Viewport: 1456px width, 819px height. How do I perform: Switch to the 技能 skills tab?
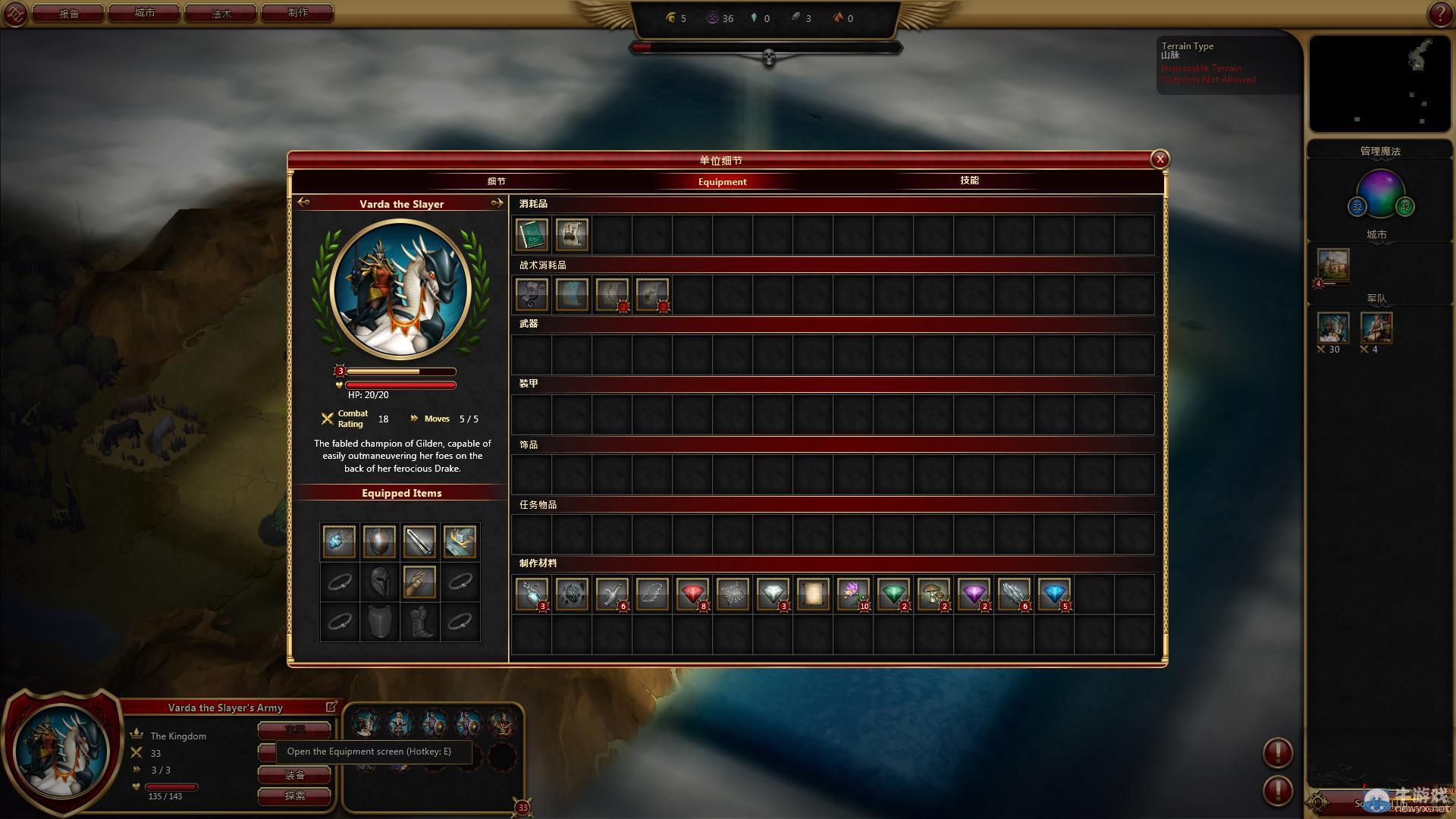click(x=969, y=180)
